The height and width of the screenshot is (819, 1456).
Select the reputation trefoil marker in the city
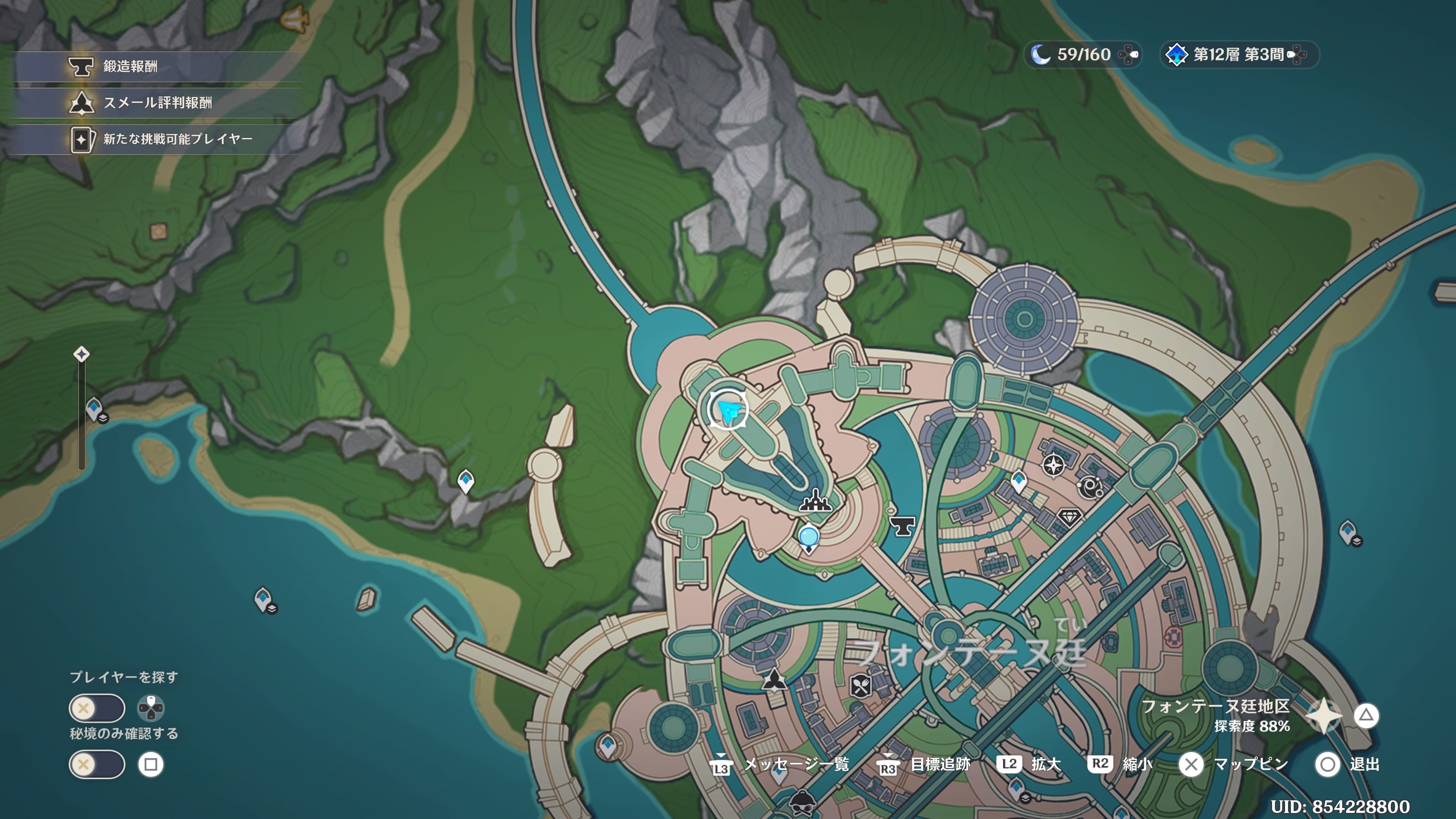[x=774, y=679]
